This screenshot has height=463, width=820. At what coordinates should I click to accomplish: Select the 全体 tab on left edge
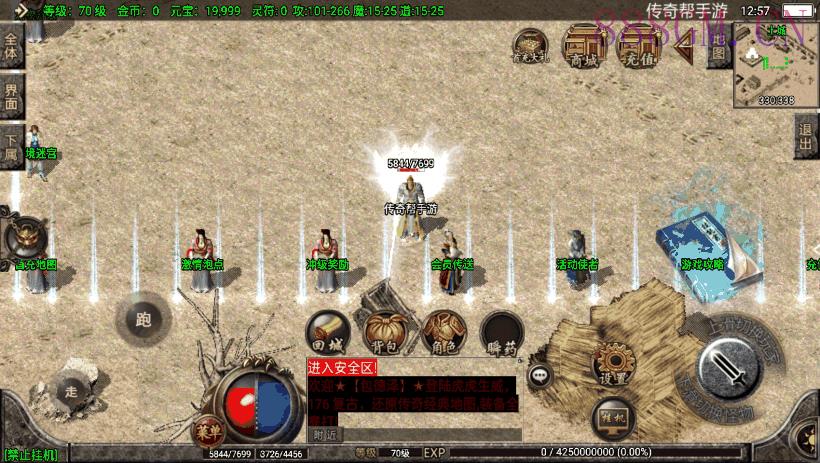point(12,46)
